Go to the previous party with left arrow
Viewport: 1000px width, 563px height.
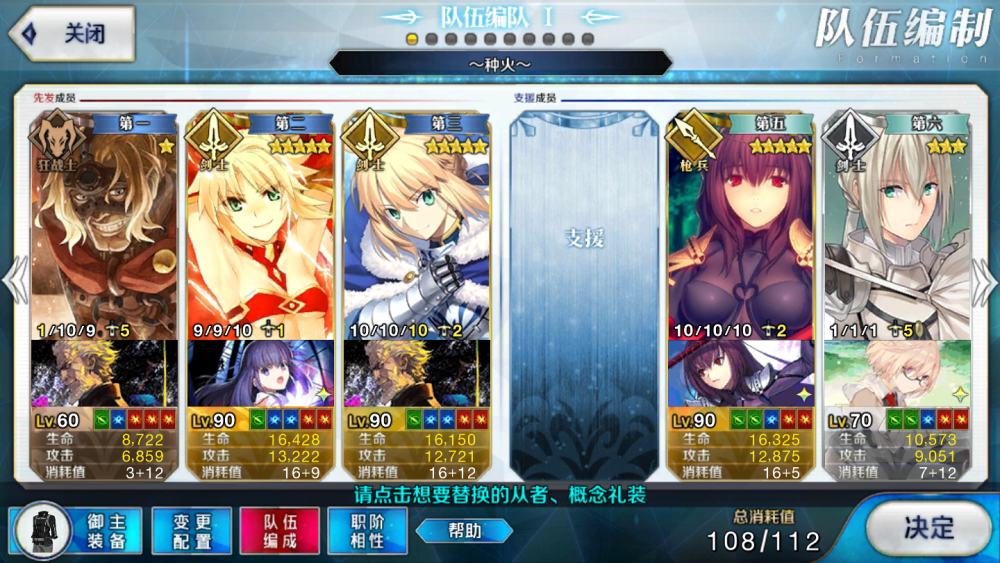tap(14, 280)
